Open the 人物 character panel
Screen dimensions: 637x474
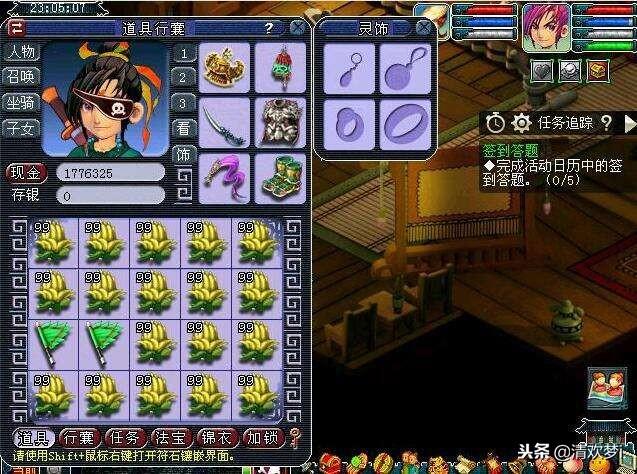click(19, 51)
